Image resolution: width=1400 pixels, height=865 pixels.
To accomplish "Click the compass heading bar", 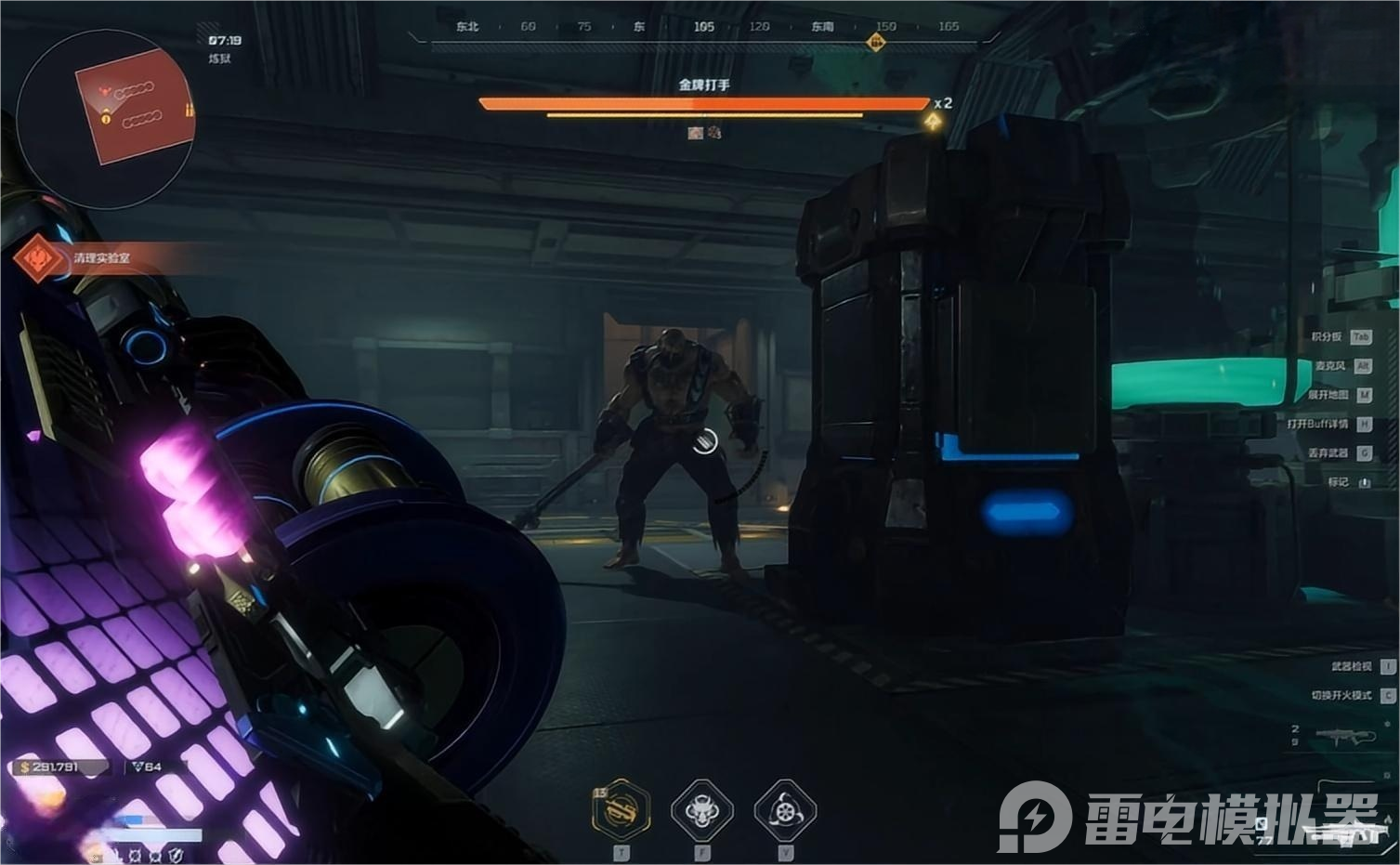I will (703, 28).
